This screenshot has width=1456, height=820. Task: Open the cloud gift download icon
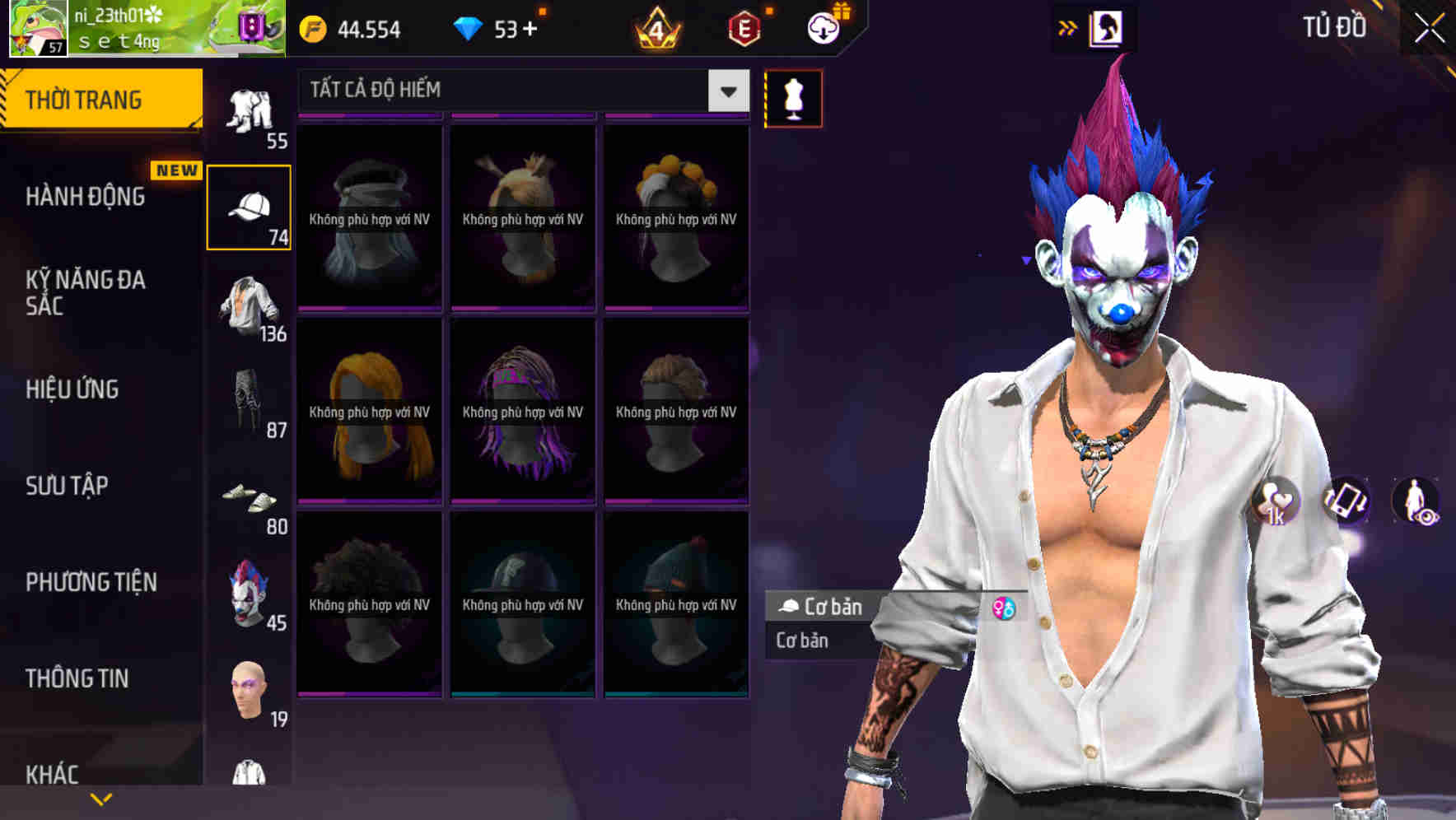pyautogui.click(x=823, y=27)
